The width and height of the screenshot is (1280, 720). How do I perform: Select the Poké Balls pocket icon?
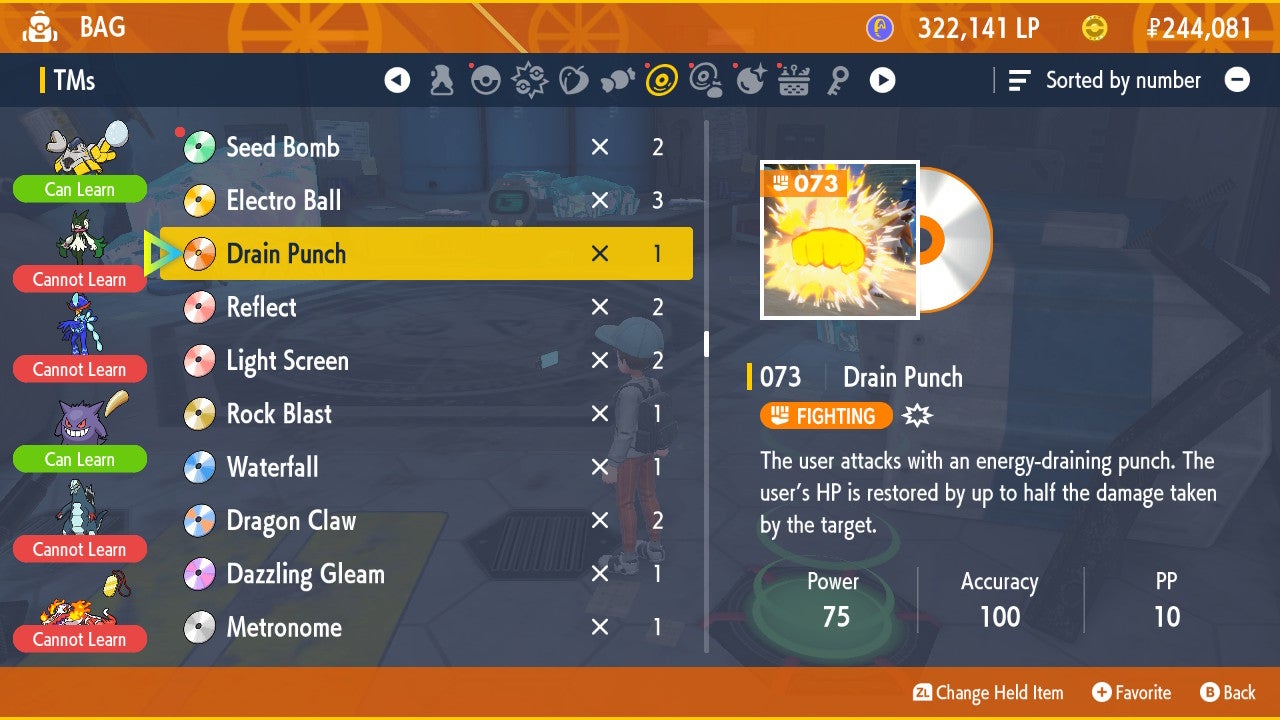(486, 80)
